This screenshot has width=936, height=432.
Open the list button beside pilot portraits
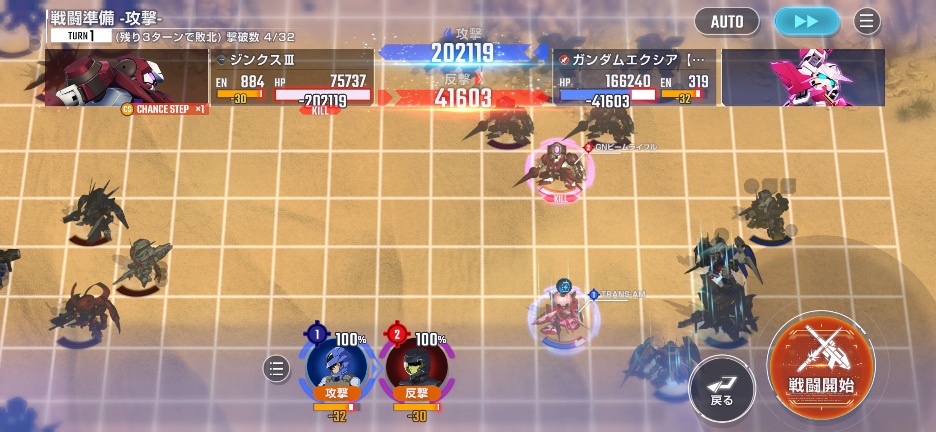[277, 369]
